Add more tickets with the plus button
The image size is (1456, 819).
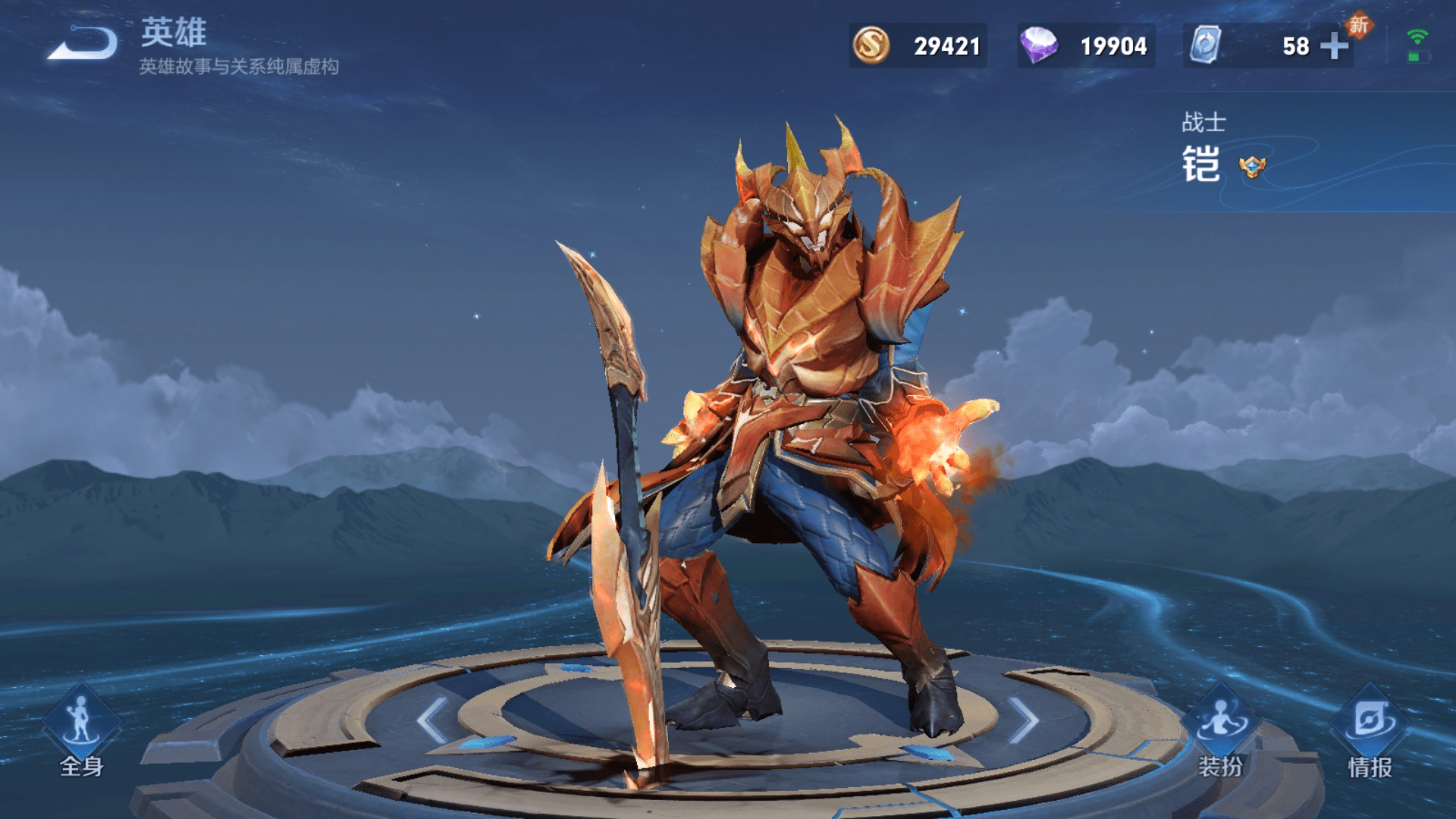[1334, 46]
